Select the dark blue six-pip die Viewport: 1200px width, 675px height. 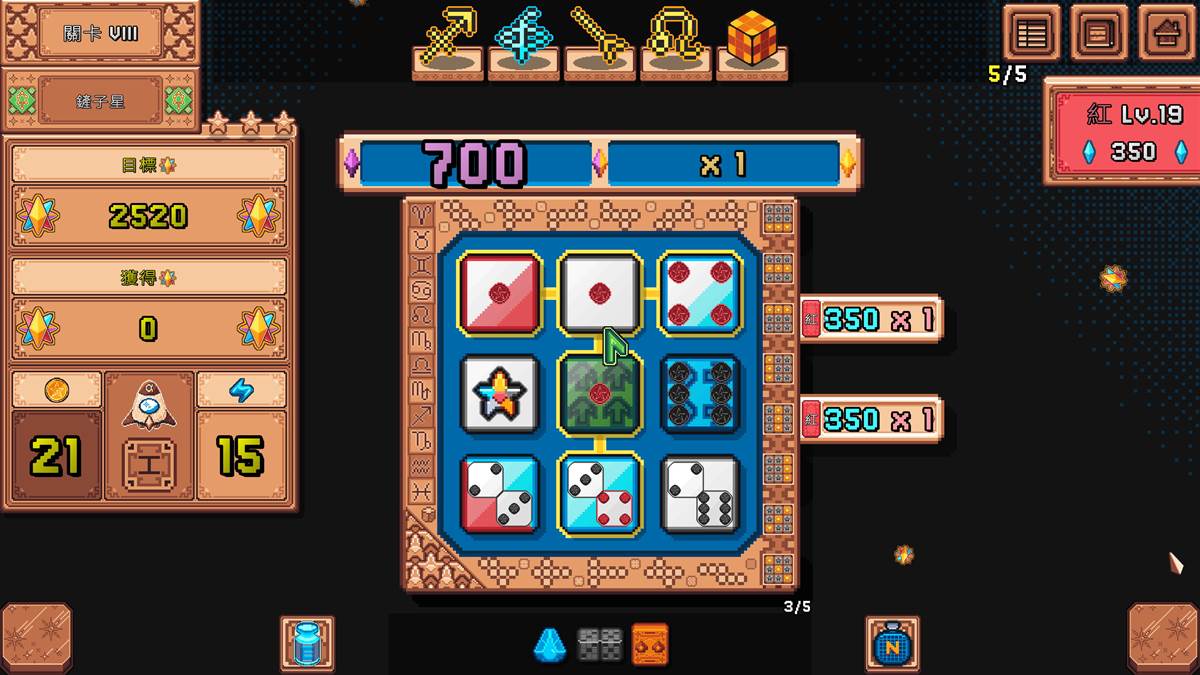(700, 393)
